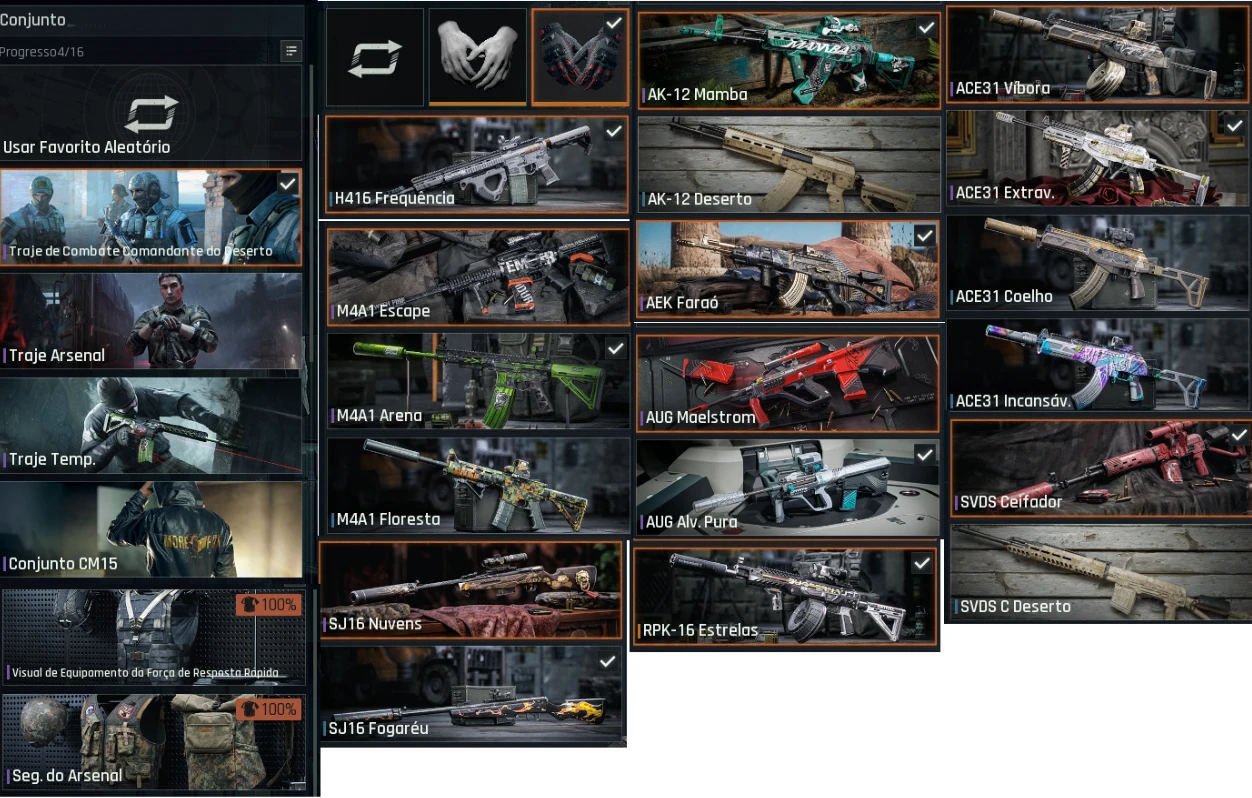Choose Traje de Combate Comandante do Deserto
This screenshot has height=798, width=1252.
tap(151, 217)
